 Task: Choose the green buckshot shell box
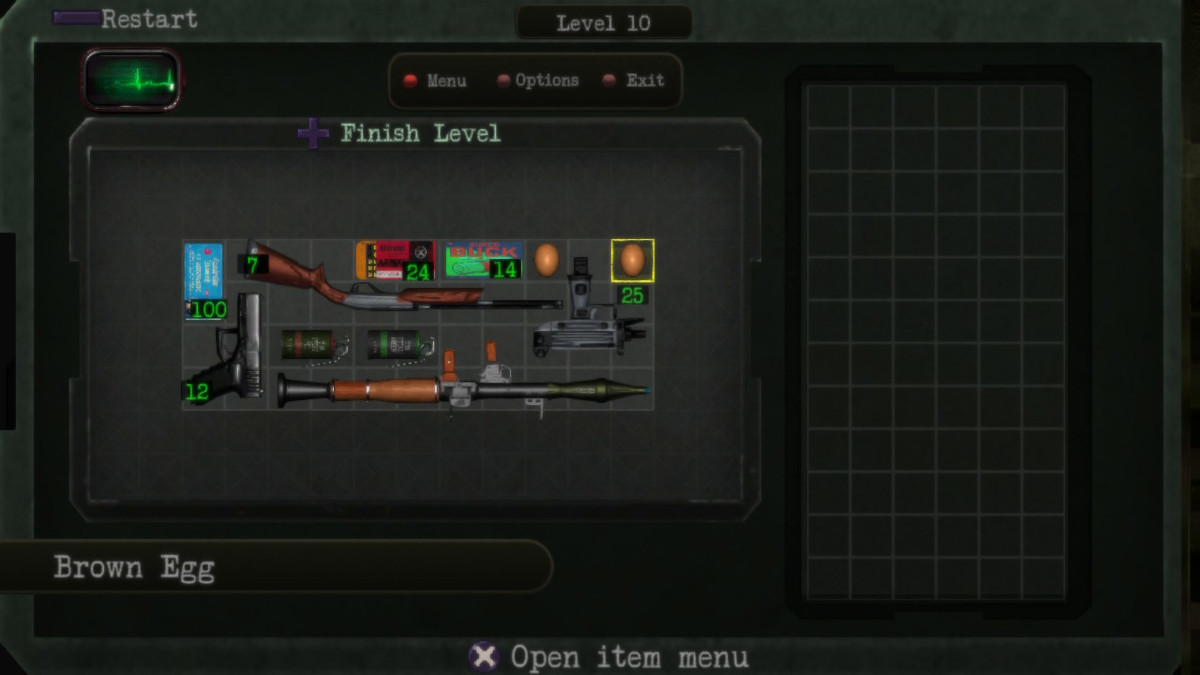coord(481,259)
